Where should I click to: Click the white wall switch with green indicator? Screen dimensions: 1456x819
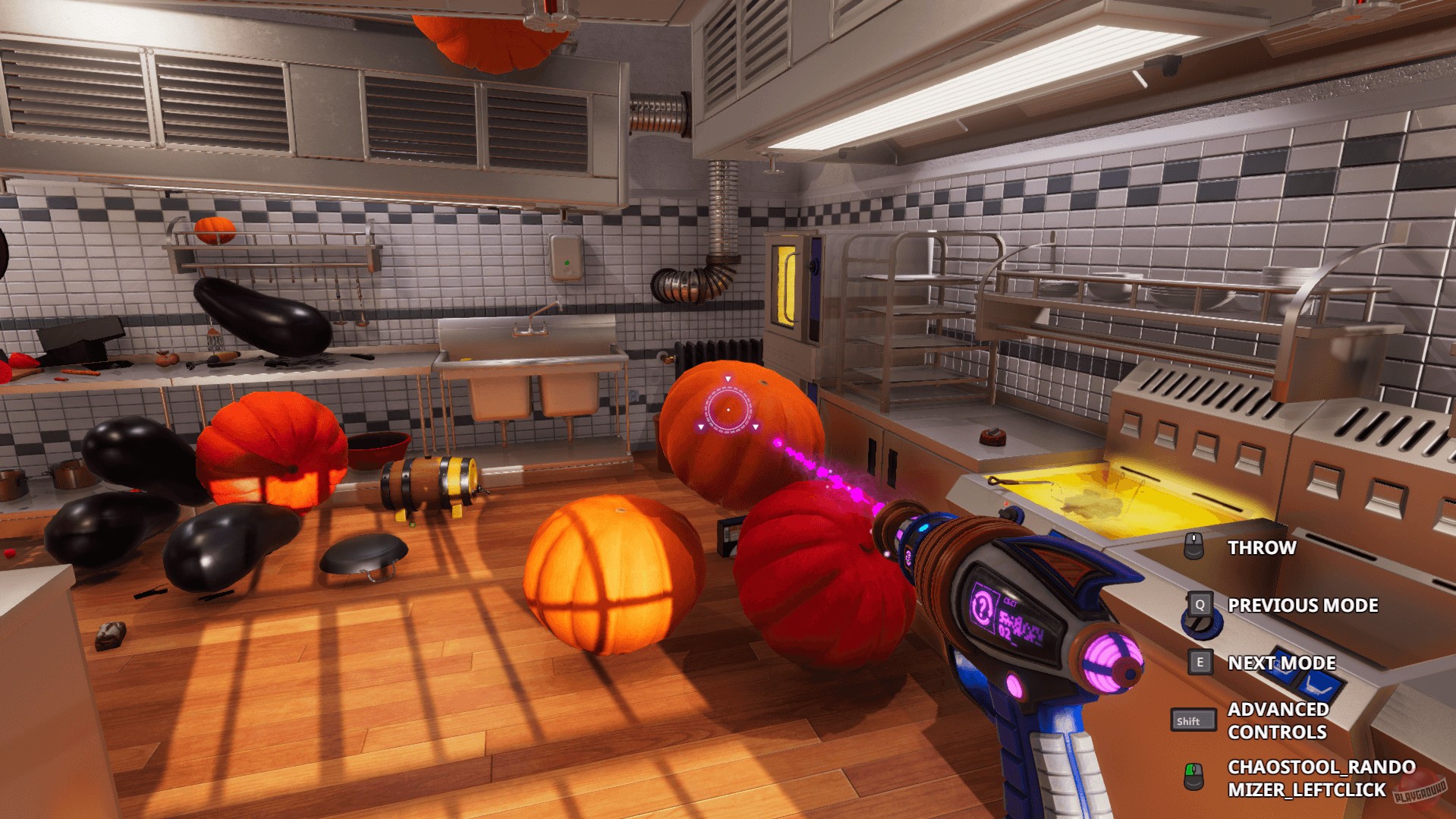[x=565, y=258]
